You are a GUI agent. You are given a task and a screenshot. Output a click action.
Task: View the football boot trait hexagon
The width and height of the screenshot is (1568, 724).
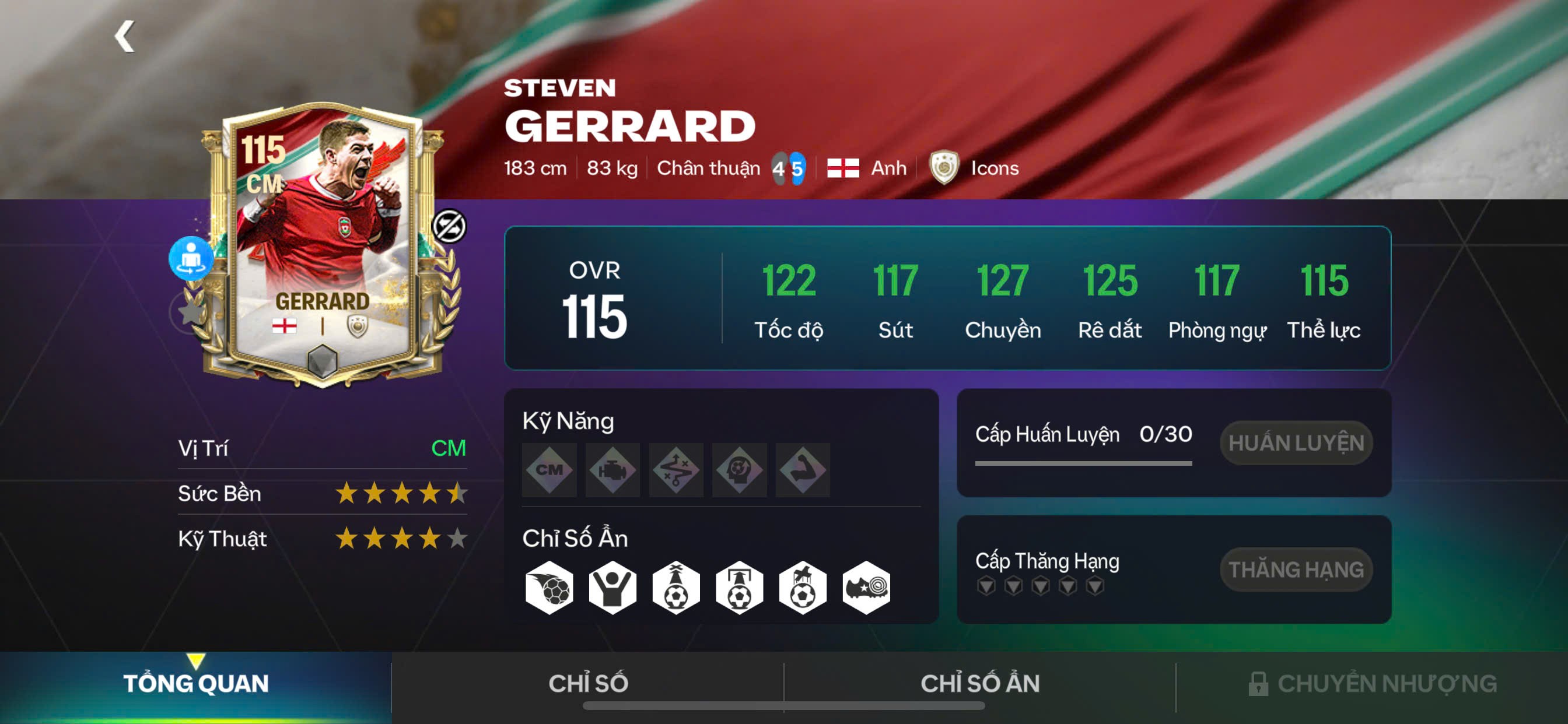click(x=866, y=588)
